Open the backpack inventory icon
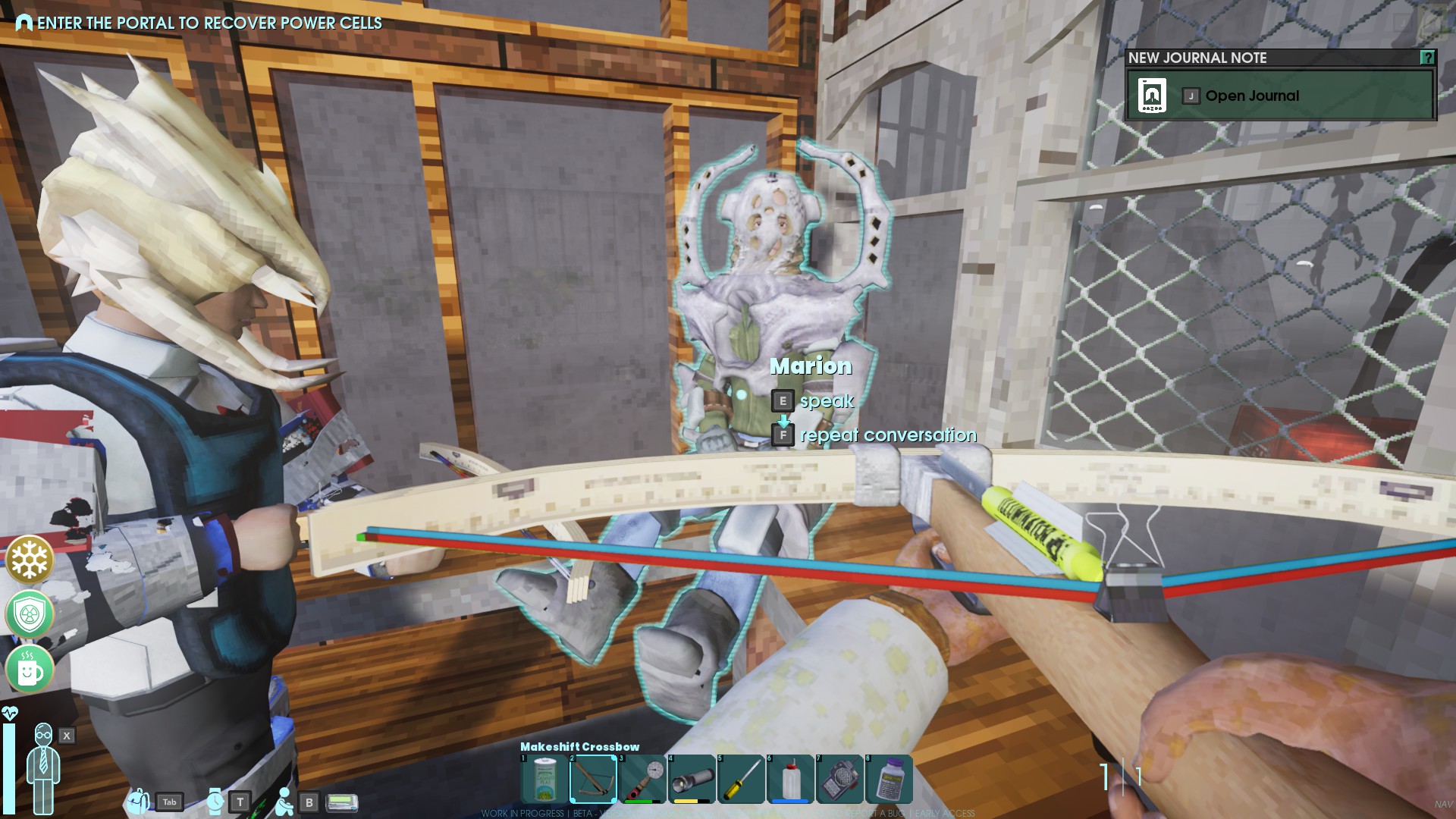The height and width of the screenshot is (819, 1456). [x=138, y=801]
